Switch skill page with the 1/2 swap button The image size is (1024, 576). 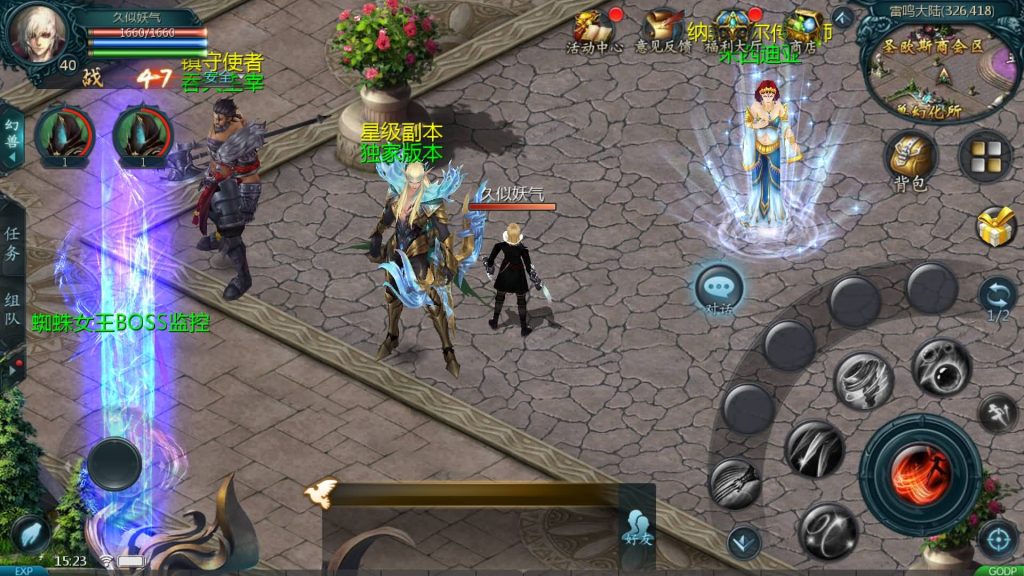click(x=997, y=296)
